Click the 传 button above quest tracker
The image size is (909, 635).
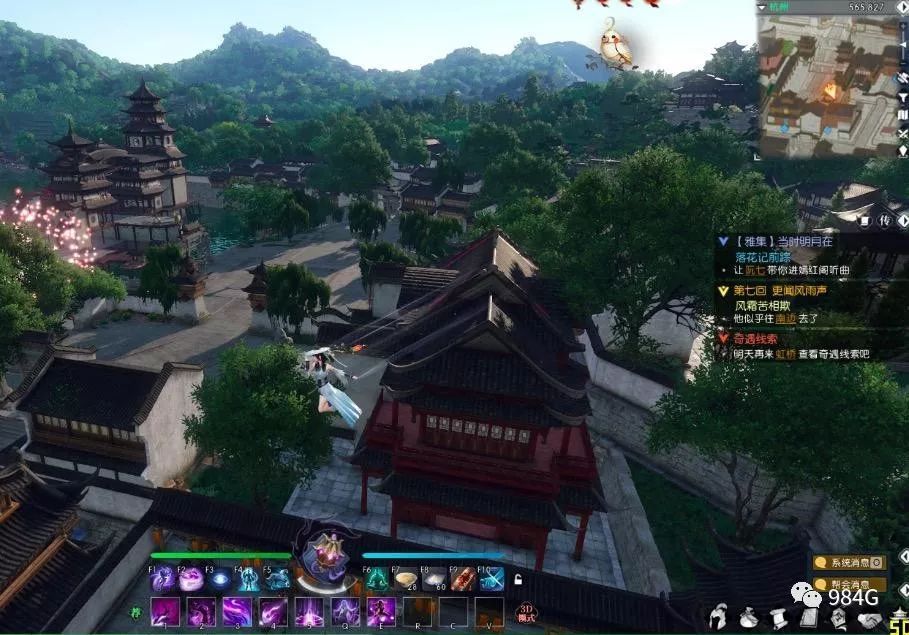coord(883,220)
